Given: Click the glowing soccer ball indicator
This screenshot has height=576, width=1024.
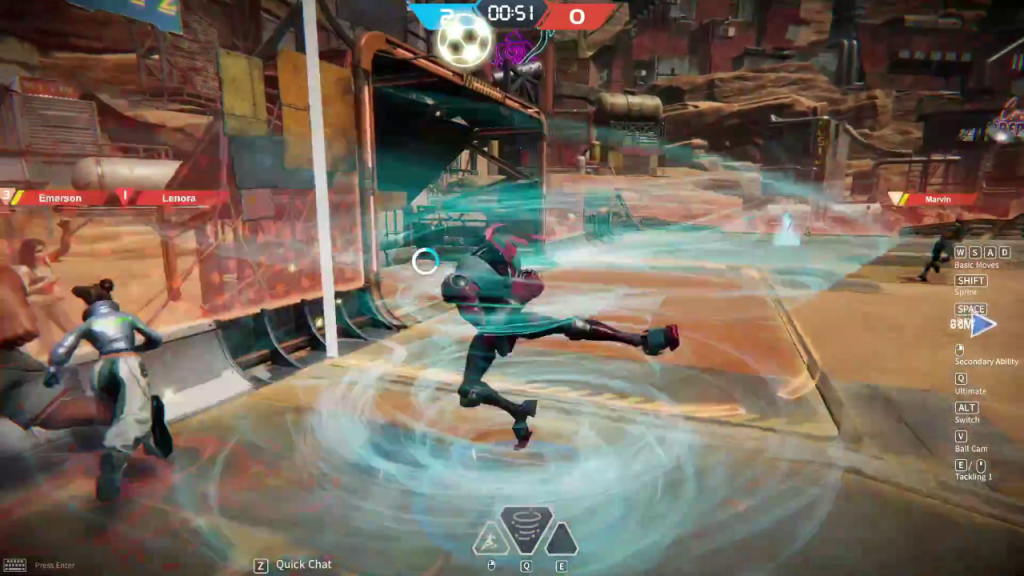Looking at the screenshot, I should [x=465, y=40].
